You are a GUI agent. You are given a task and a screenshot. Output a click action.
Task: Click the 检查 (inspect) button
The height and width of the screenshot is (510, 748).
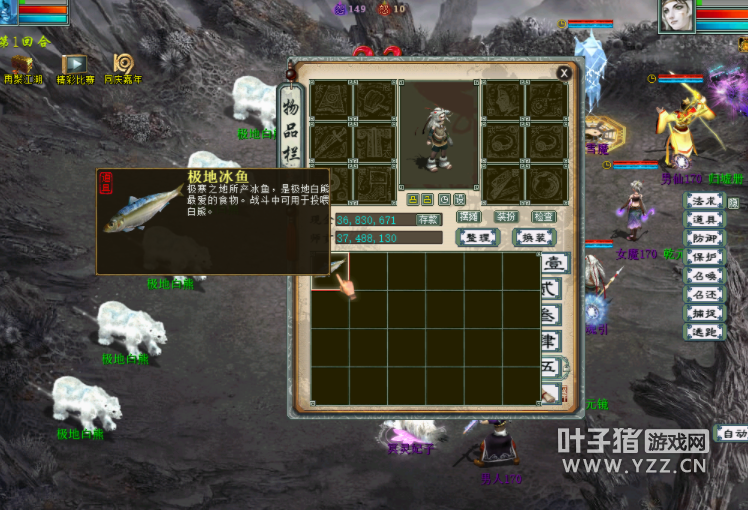pyautogui.click(x=543, y=217)
